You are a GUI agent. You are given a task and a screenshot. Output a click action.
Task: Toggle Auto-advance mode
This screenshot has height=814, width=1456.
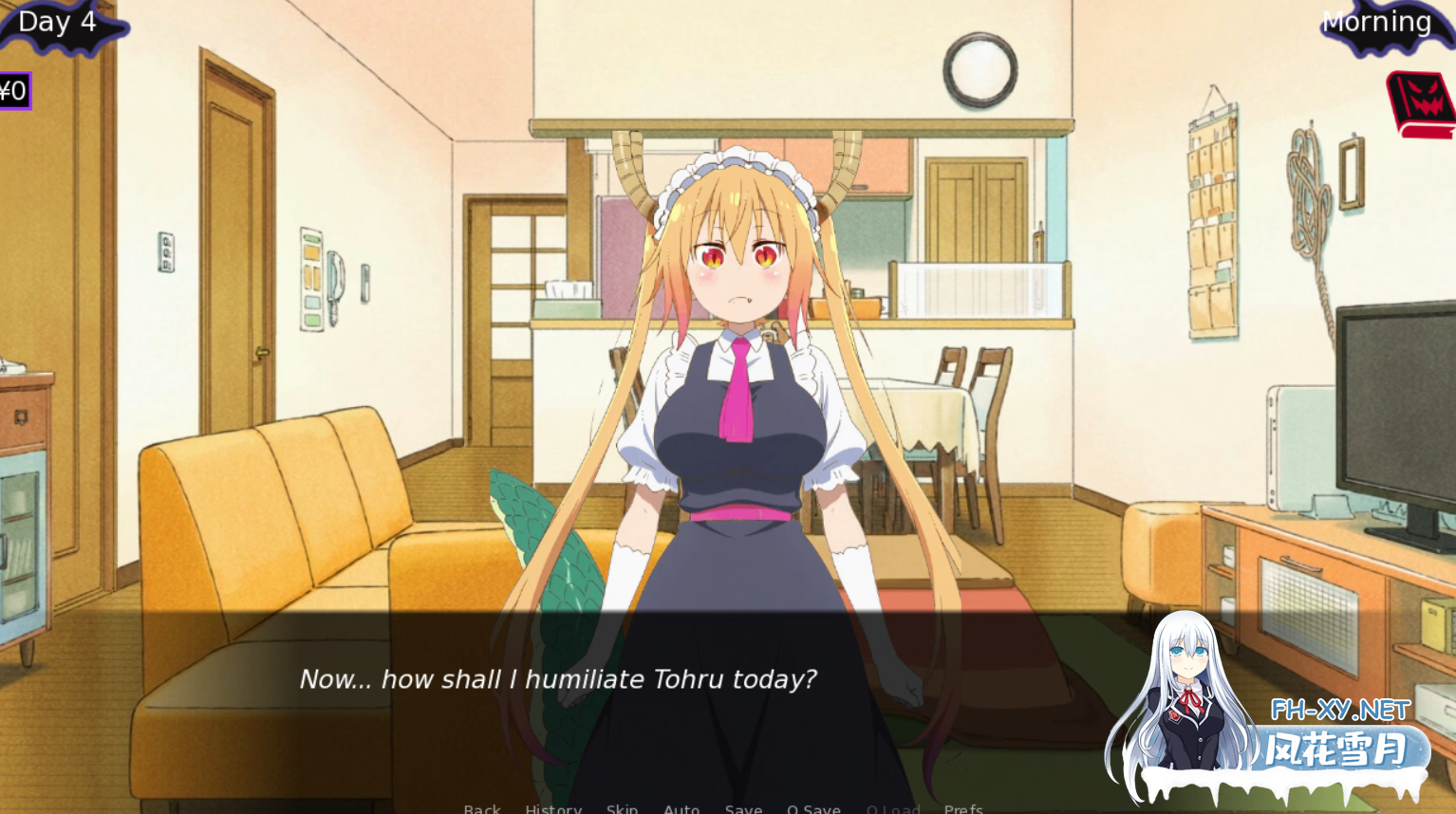point(681,808)
